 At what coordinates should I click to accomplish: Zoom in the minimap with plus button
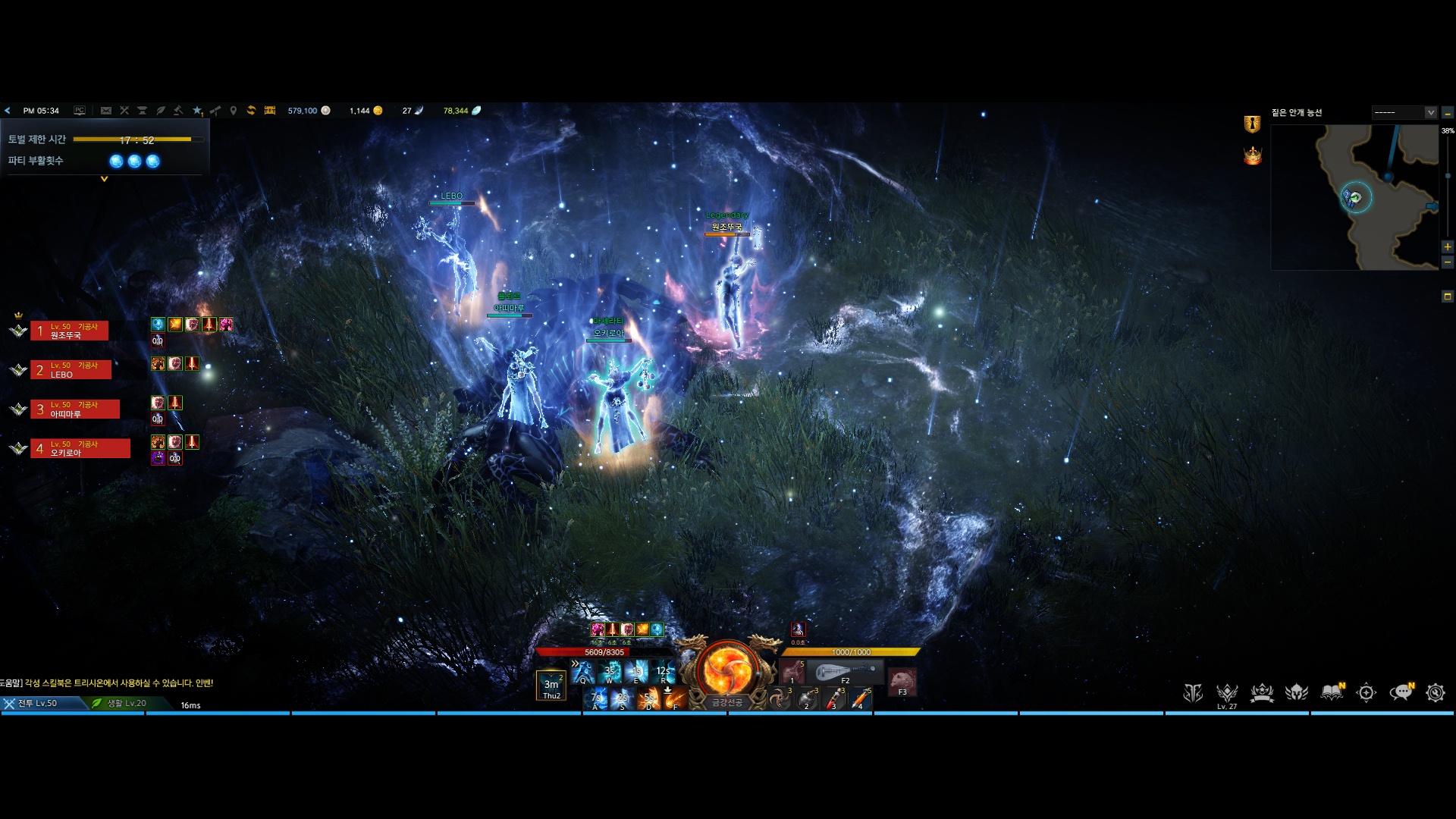click(x=1448, y=247)
